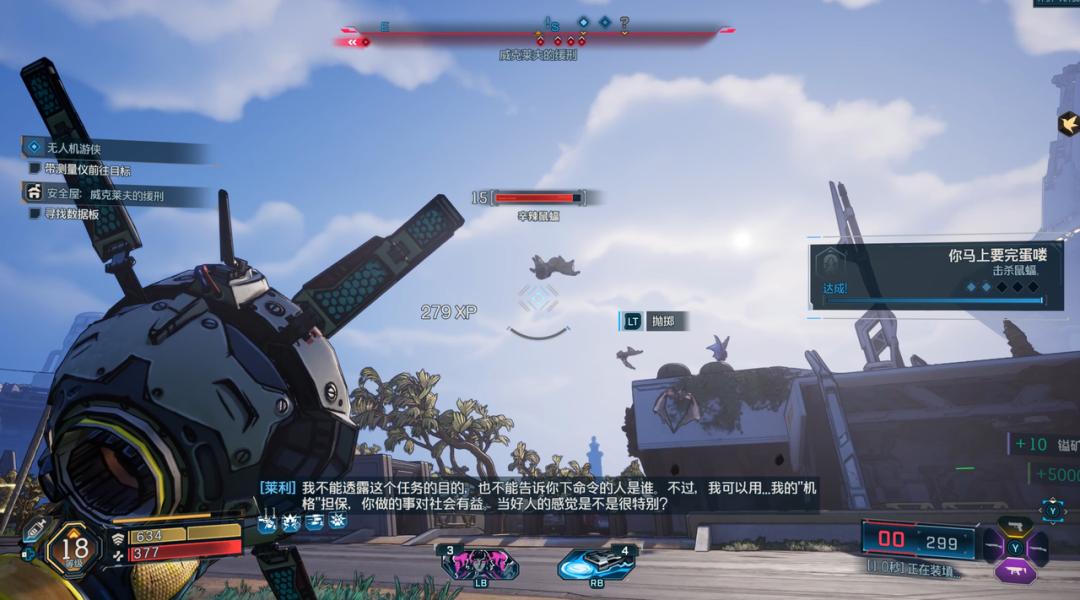Click the 带测量仪前往目标 objective checkbox
Viewport: 1080px width, 600px height.
(x=35, y=170)
